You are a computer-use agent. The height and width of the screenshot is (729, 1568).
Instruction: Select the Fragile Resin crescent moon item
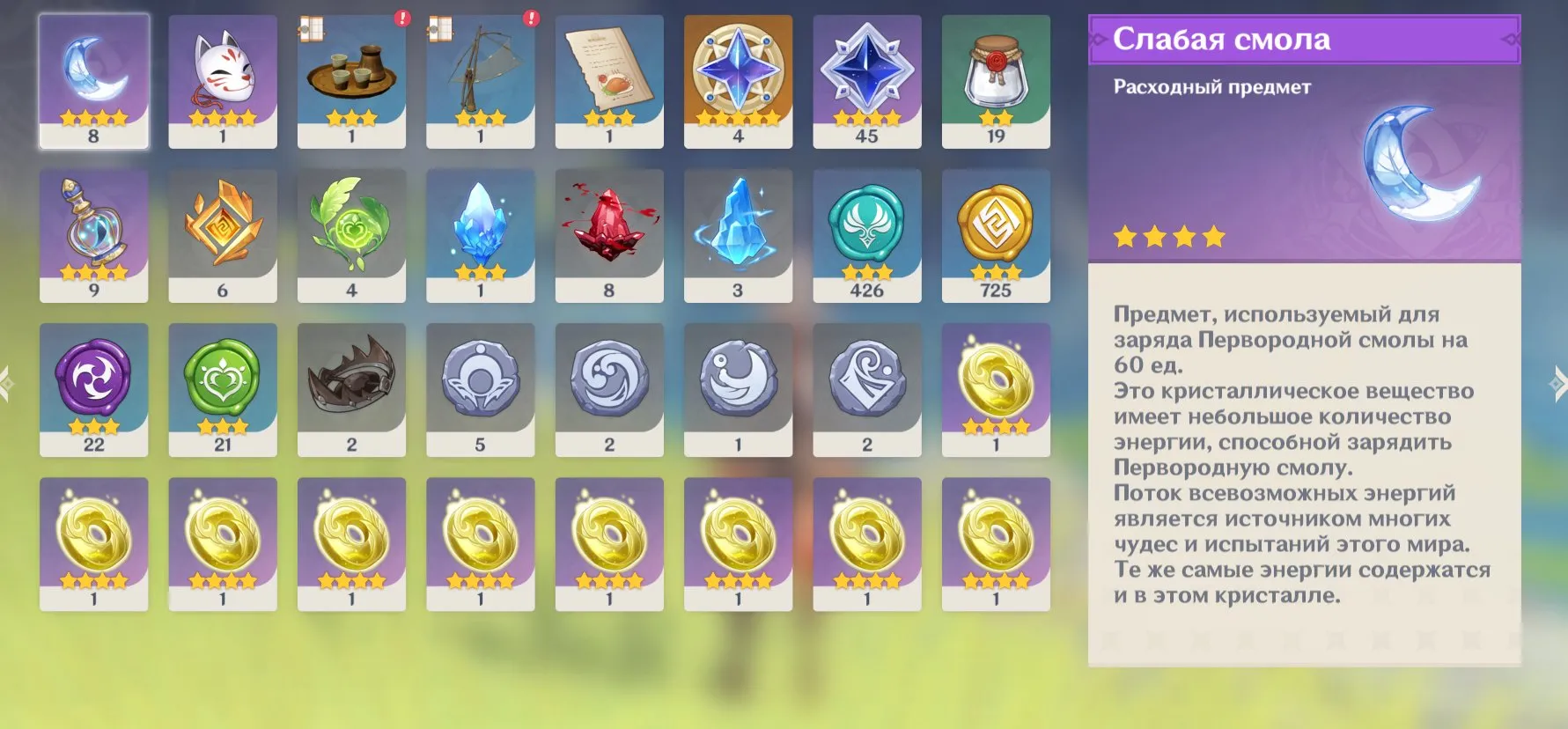point(93,80)
